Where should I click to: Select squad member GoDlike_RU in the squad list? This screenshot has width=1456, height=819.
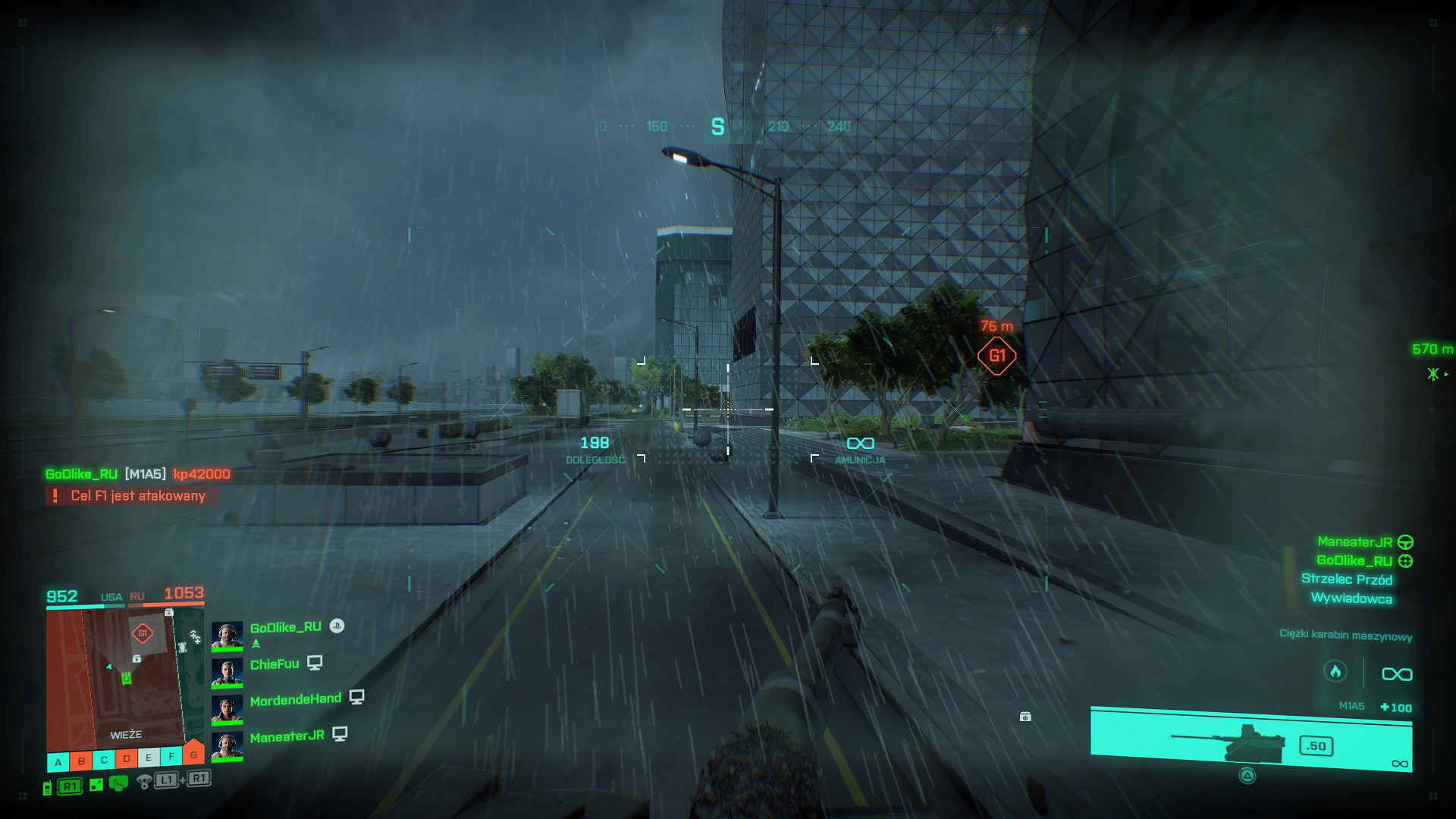(285, 628)
